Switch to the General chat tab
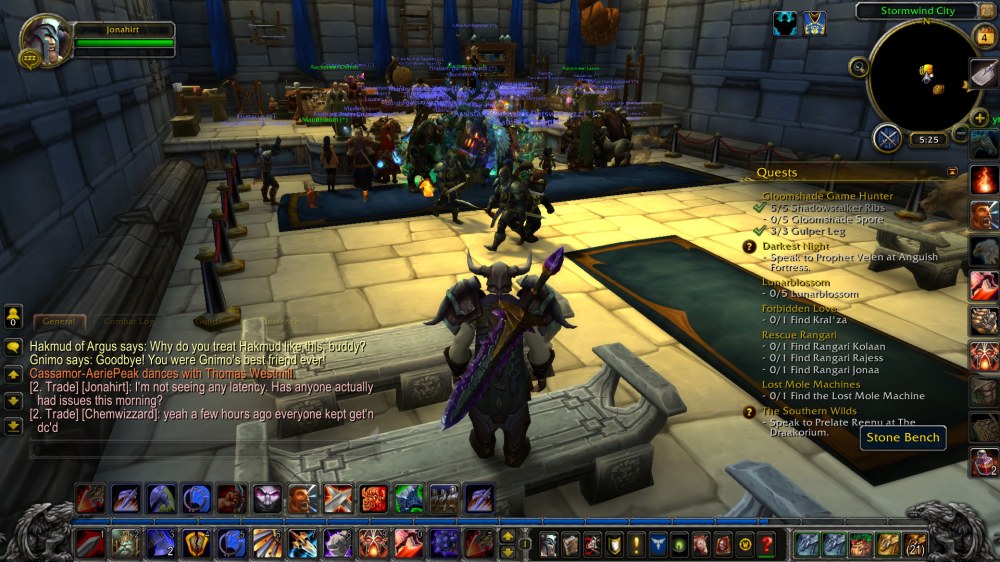Image resolution: width=1000 pixels, height=562 pixels. 59,322
